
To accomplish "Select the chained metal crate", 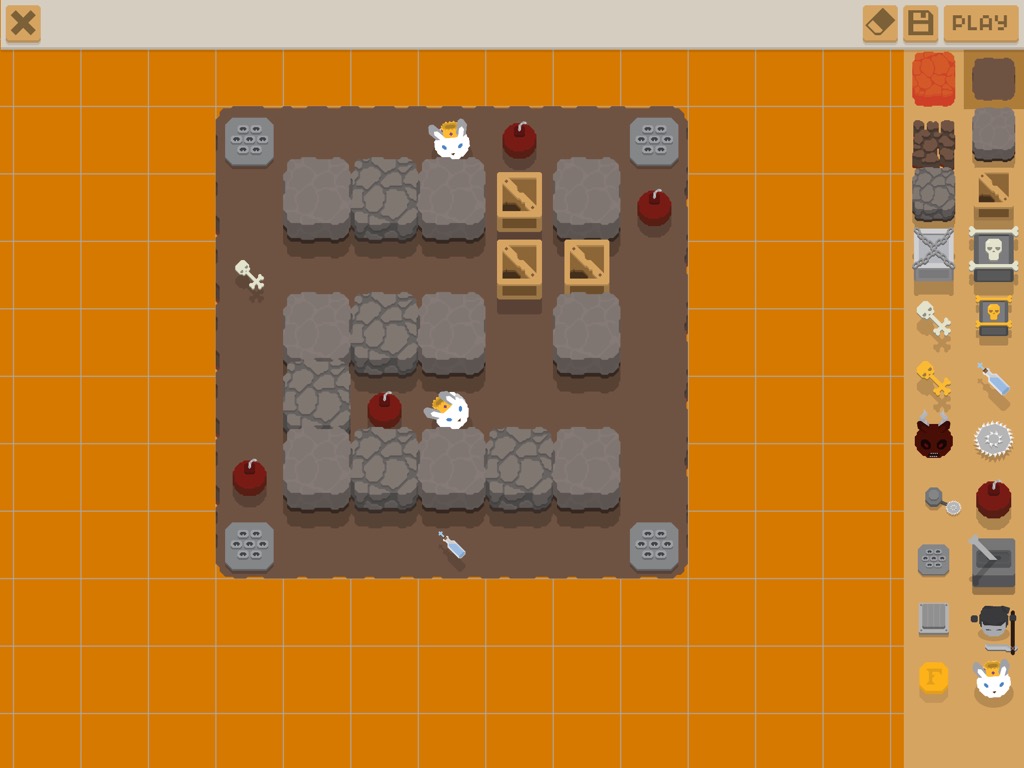I will [x=933, y=255].
